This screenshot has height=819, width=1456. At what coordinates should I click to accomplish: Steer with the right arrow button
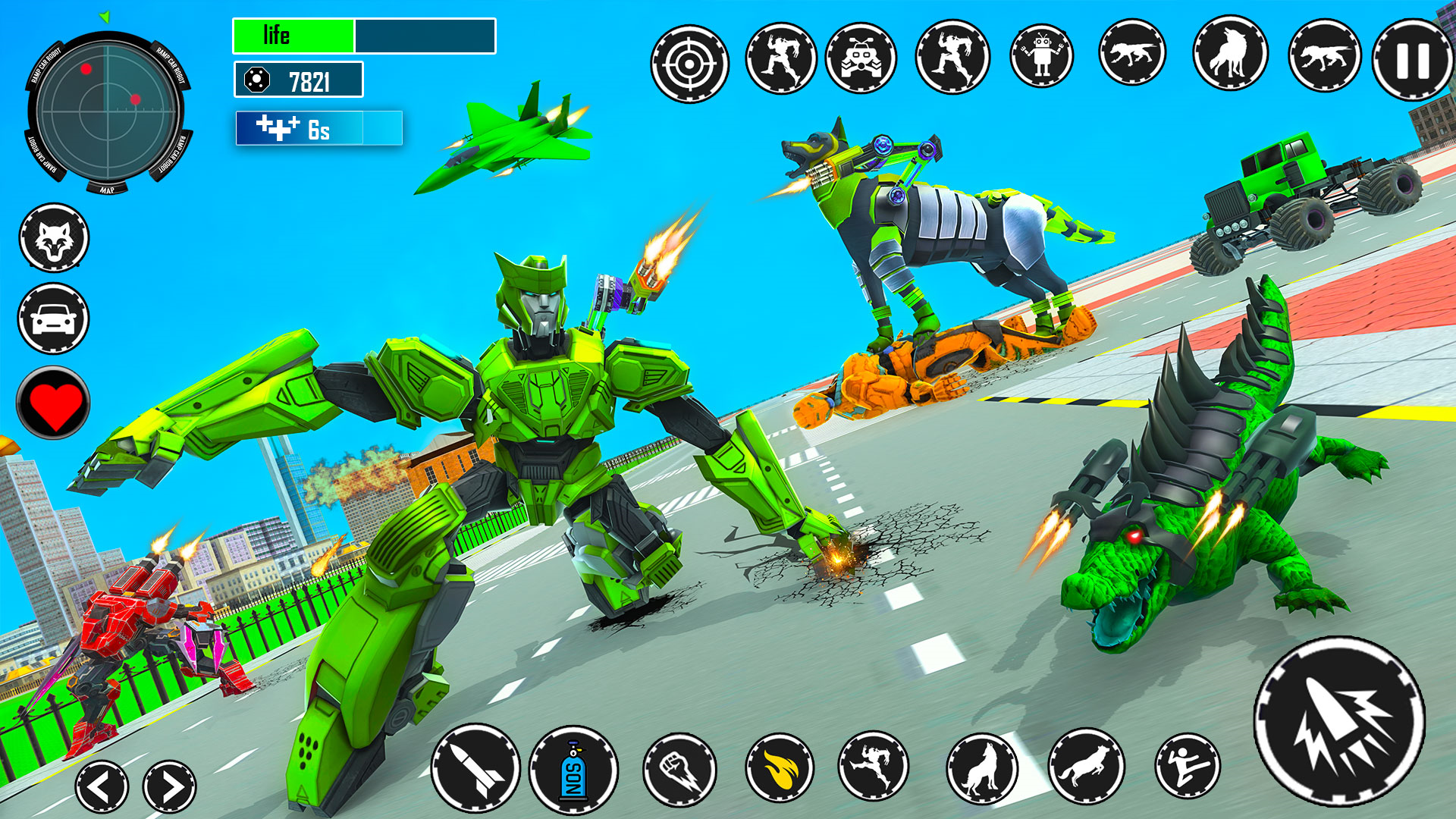tap(169, 787)
